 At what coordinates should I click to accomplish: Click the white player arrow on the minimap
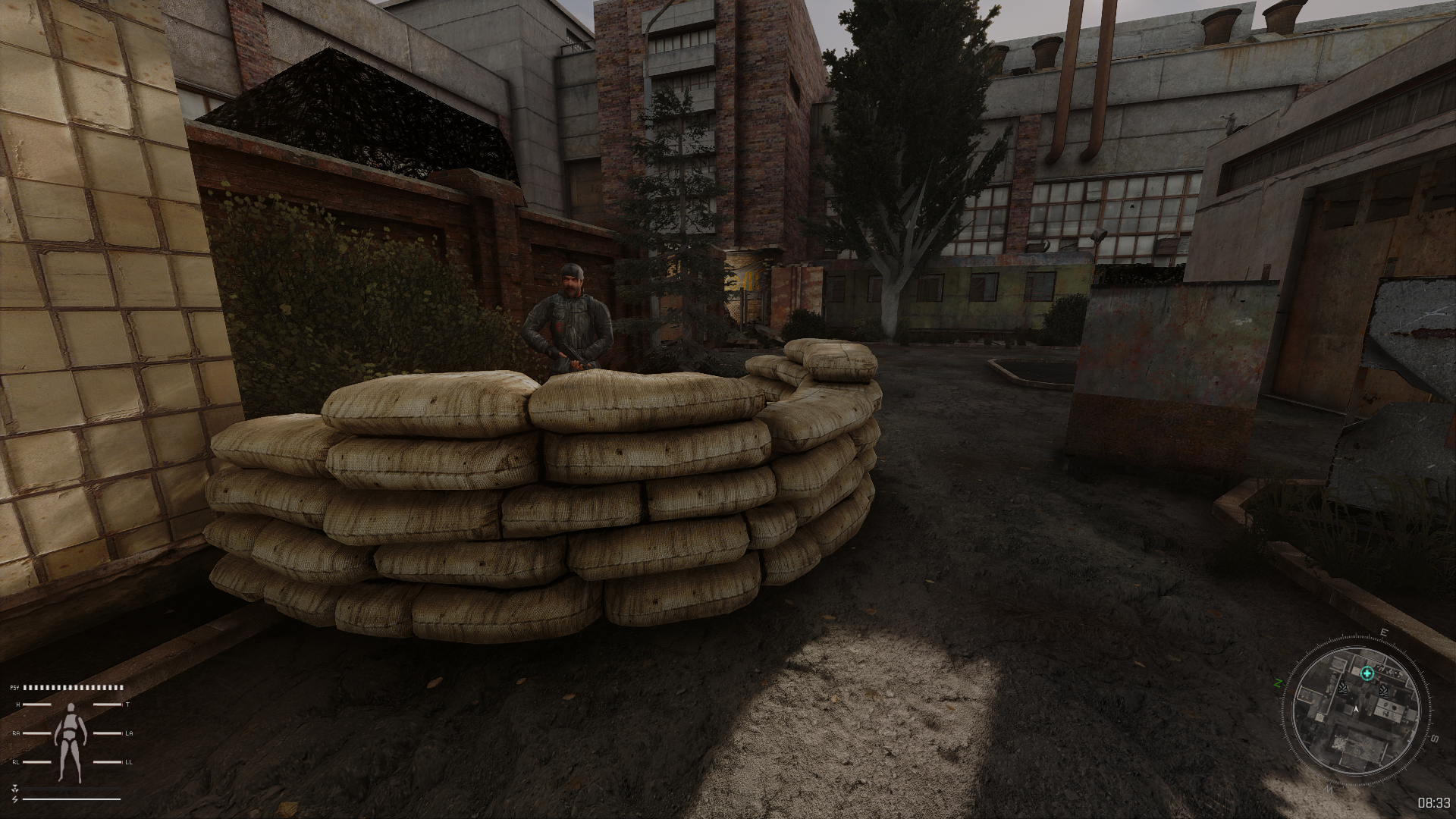1356,710
